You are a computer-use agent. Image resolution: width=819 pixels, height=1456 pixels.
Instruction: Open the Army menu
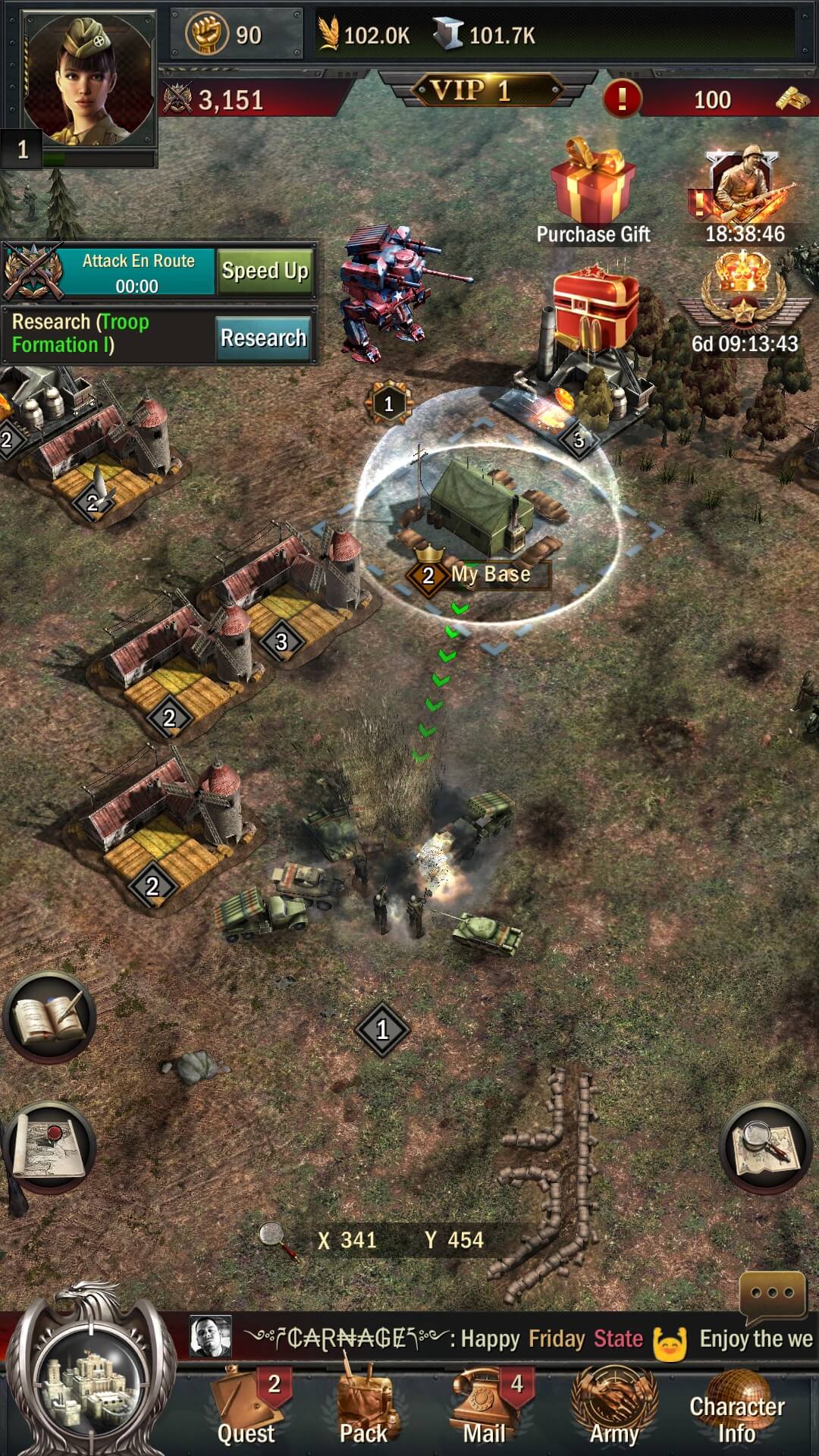614,1407
